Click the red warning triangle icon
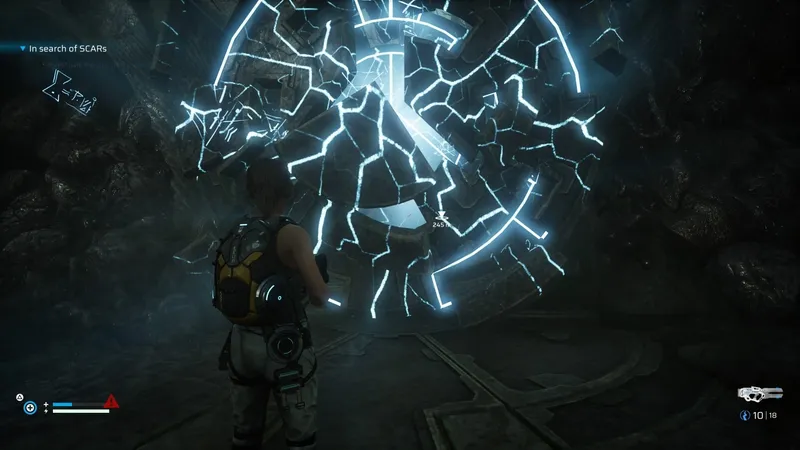The width and height of the screenshot is (800, 450). (112, 402)
